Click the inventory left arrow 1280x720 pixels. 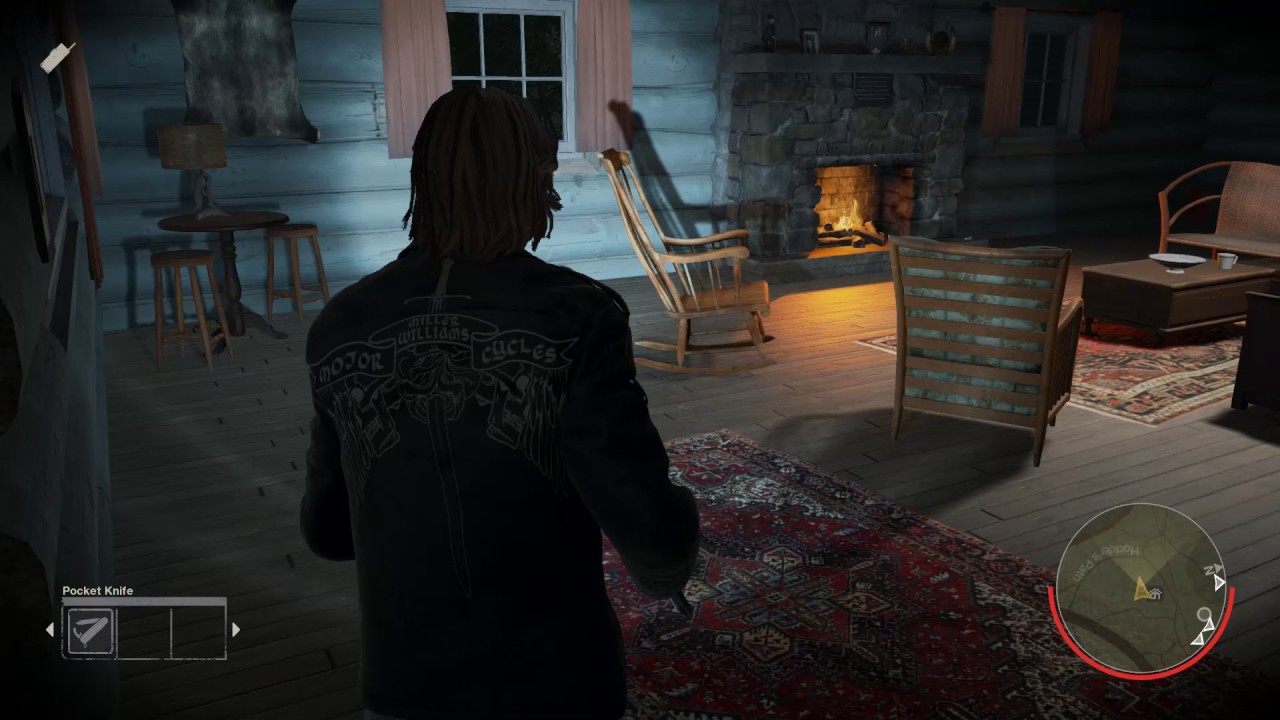(50, 630)
